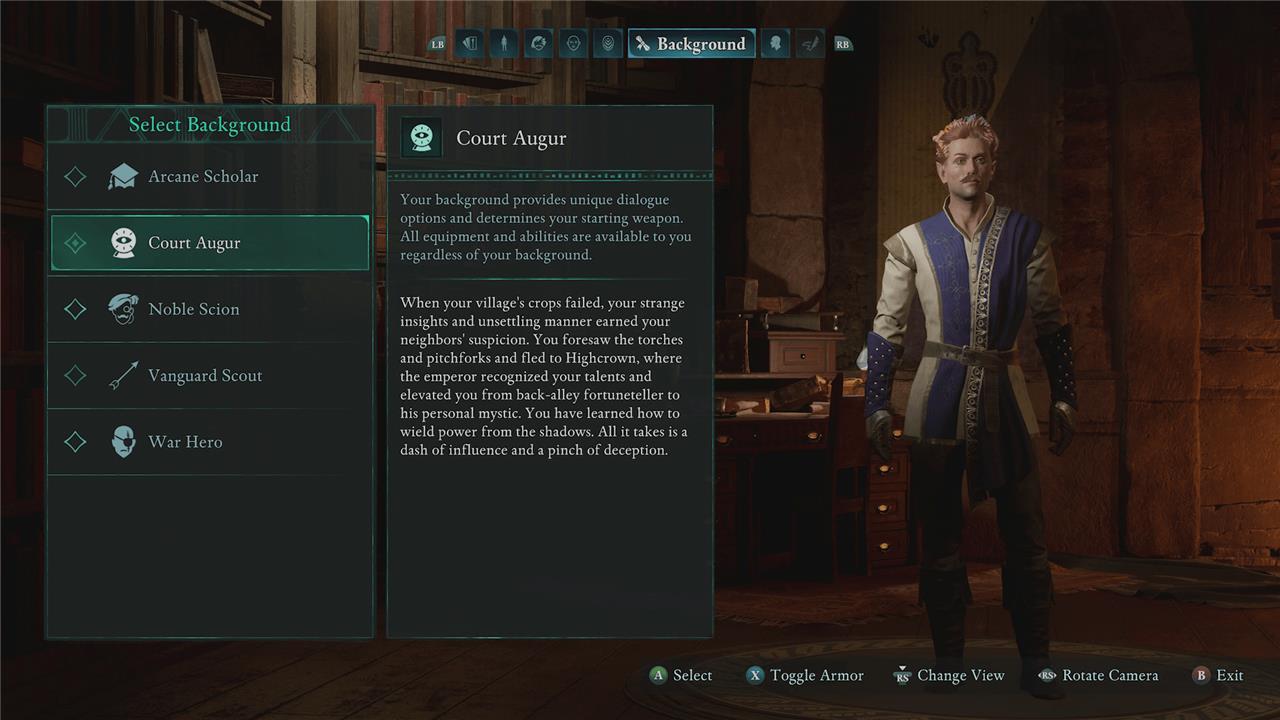Viewport: 1280px width, 720px height.
Task: Exit the character creation screen
Action: point(1218,675)
